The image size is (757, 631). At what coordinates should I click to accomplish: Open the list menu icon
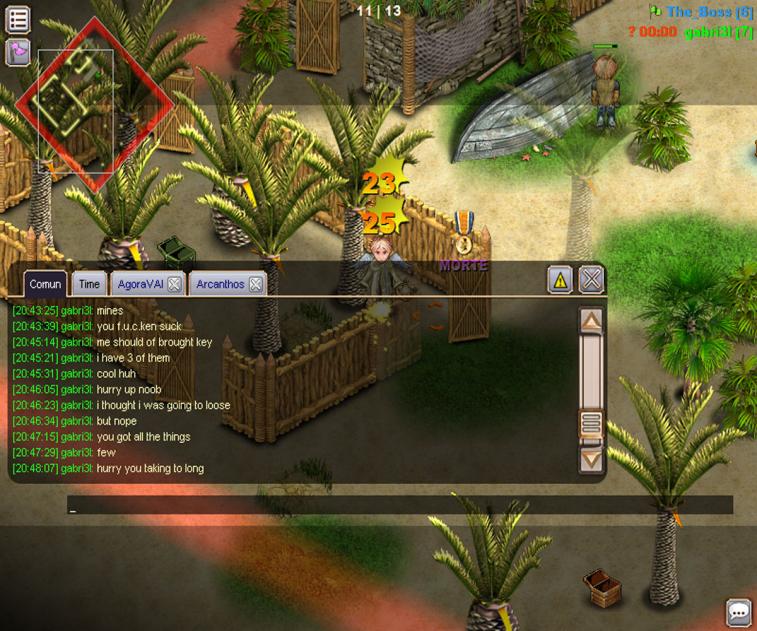(18, 19)
